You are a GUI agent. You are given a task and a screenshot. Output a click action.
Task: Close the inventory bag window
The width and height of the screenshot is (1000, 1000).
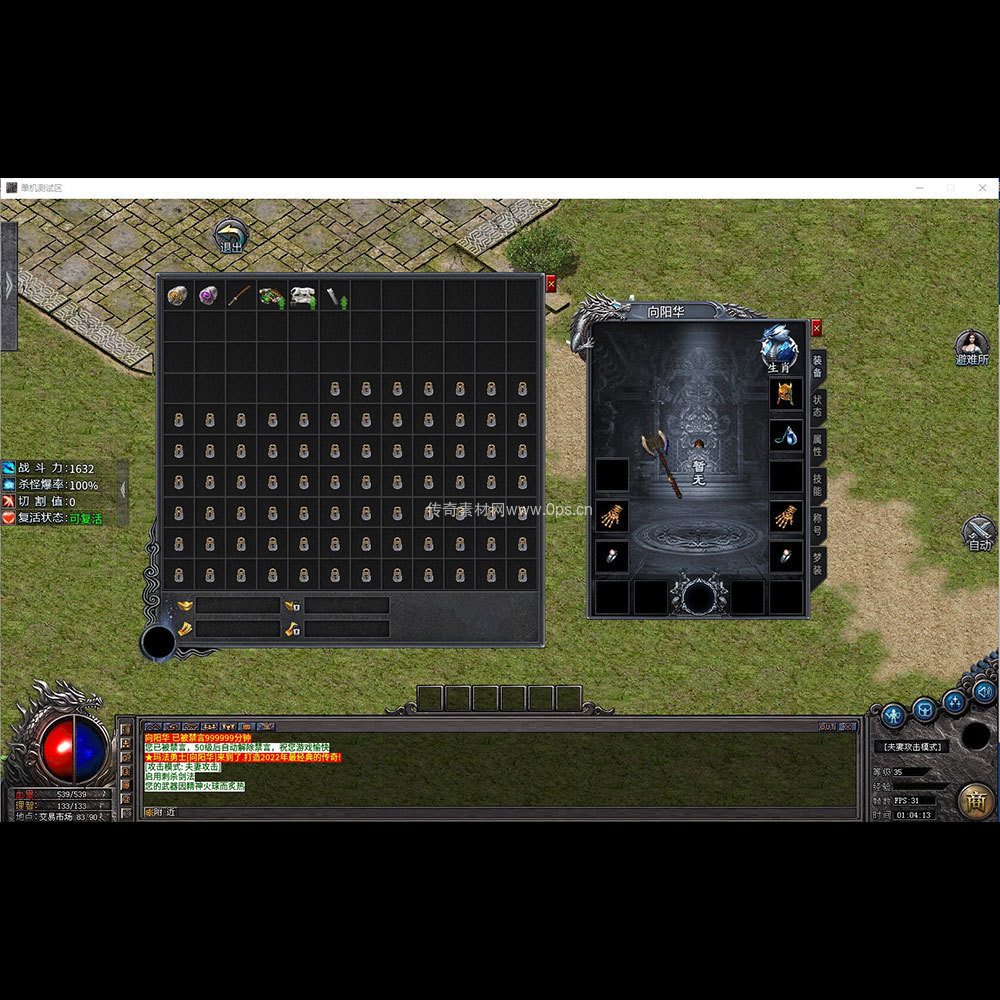point(550,284)
